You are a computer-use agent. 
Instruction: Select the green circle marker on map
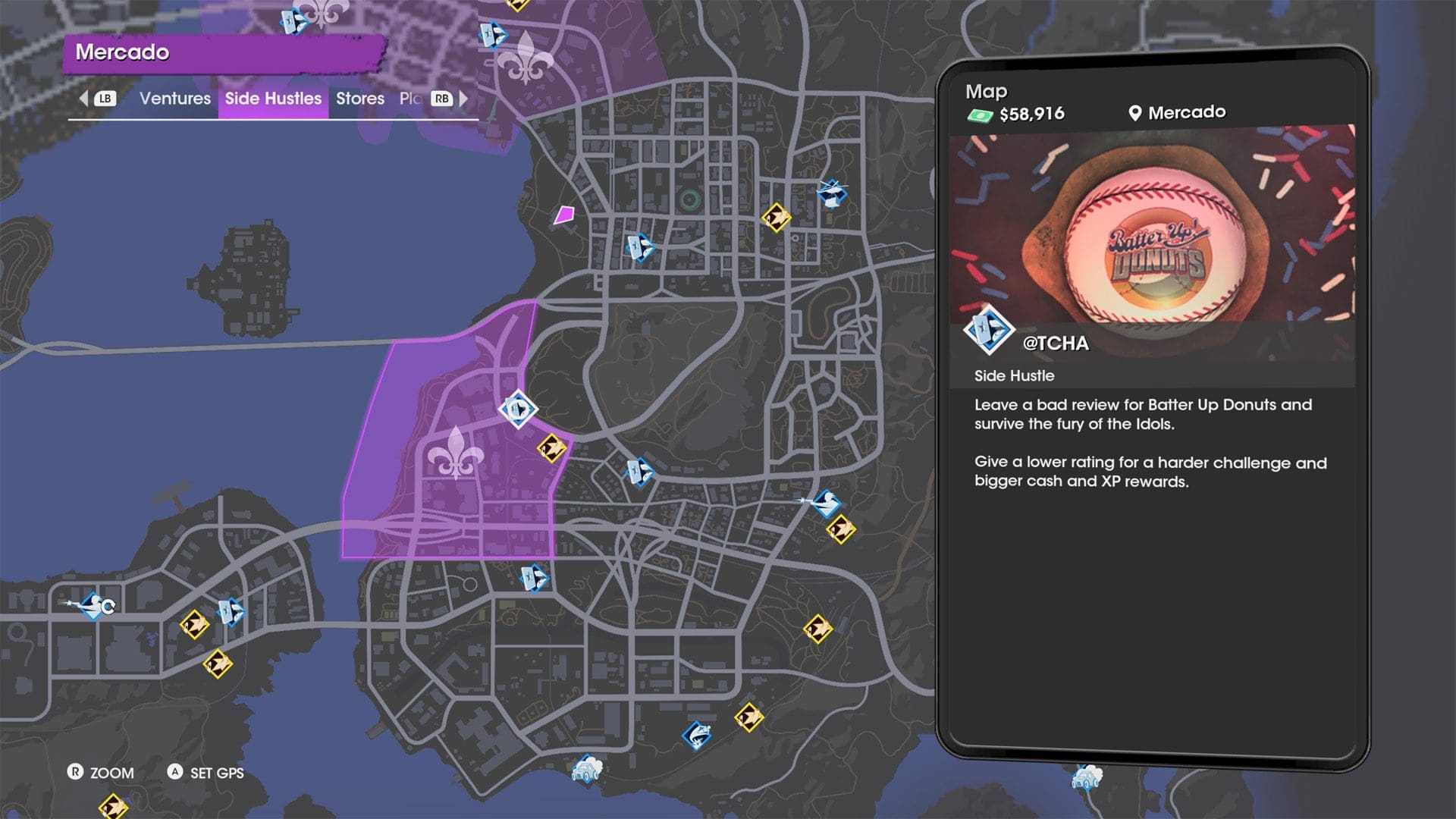(689, 200)
